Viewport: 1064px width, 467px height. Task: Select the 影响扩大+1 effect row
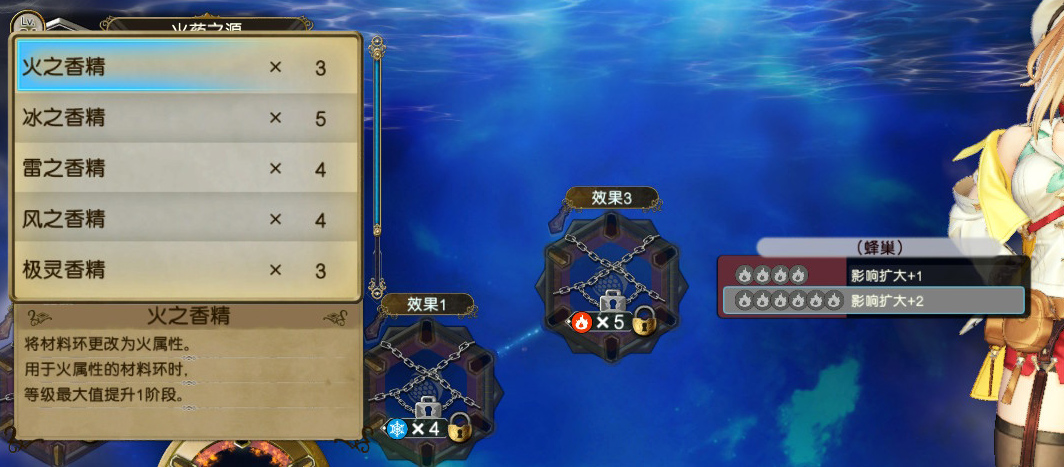pos(872,274)
